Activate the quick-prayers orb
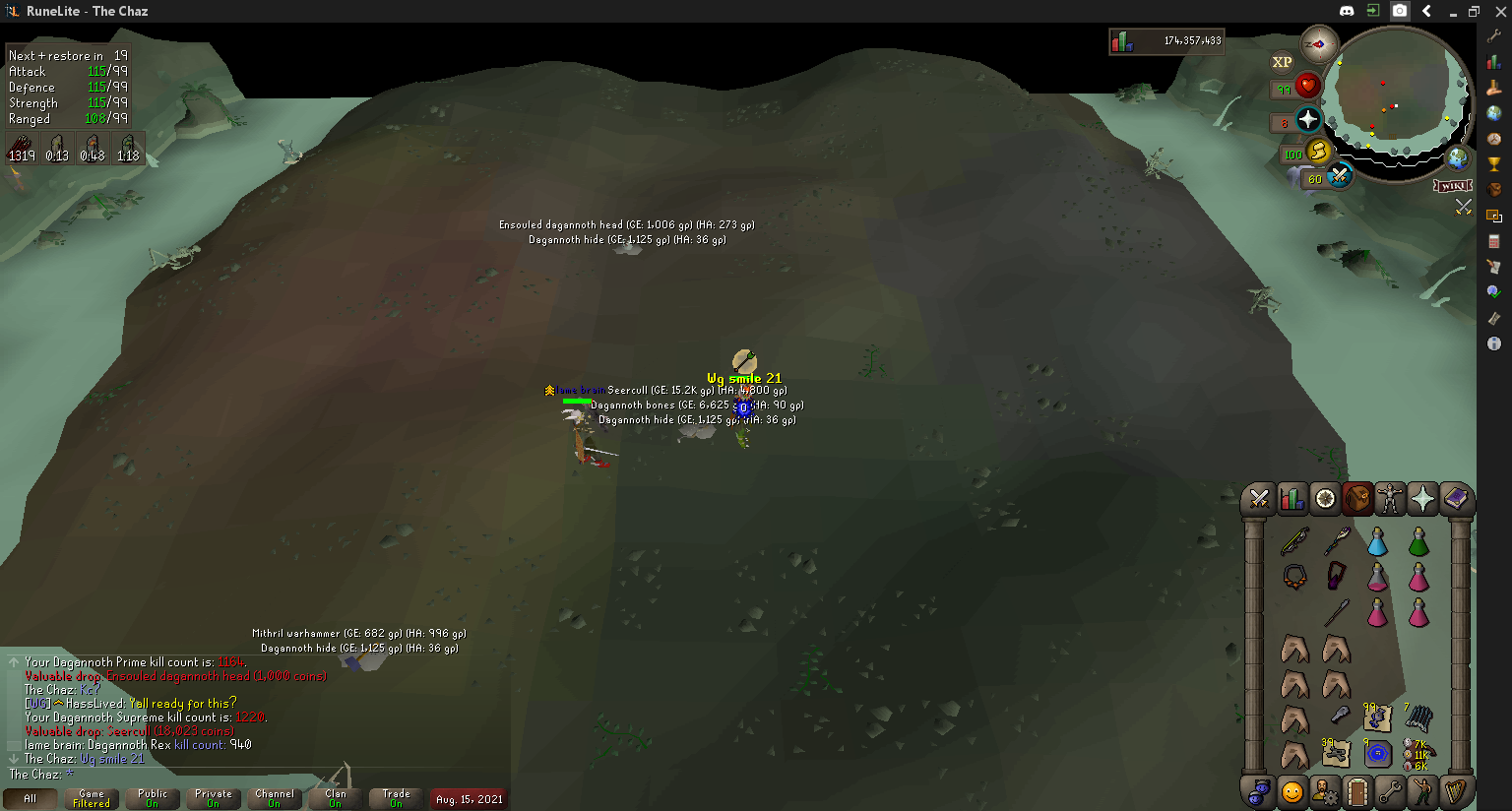Viewport: 1512px width, 811px height. 1307,120
